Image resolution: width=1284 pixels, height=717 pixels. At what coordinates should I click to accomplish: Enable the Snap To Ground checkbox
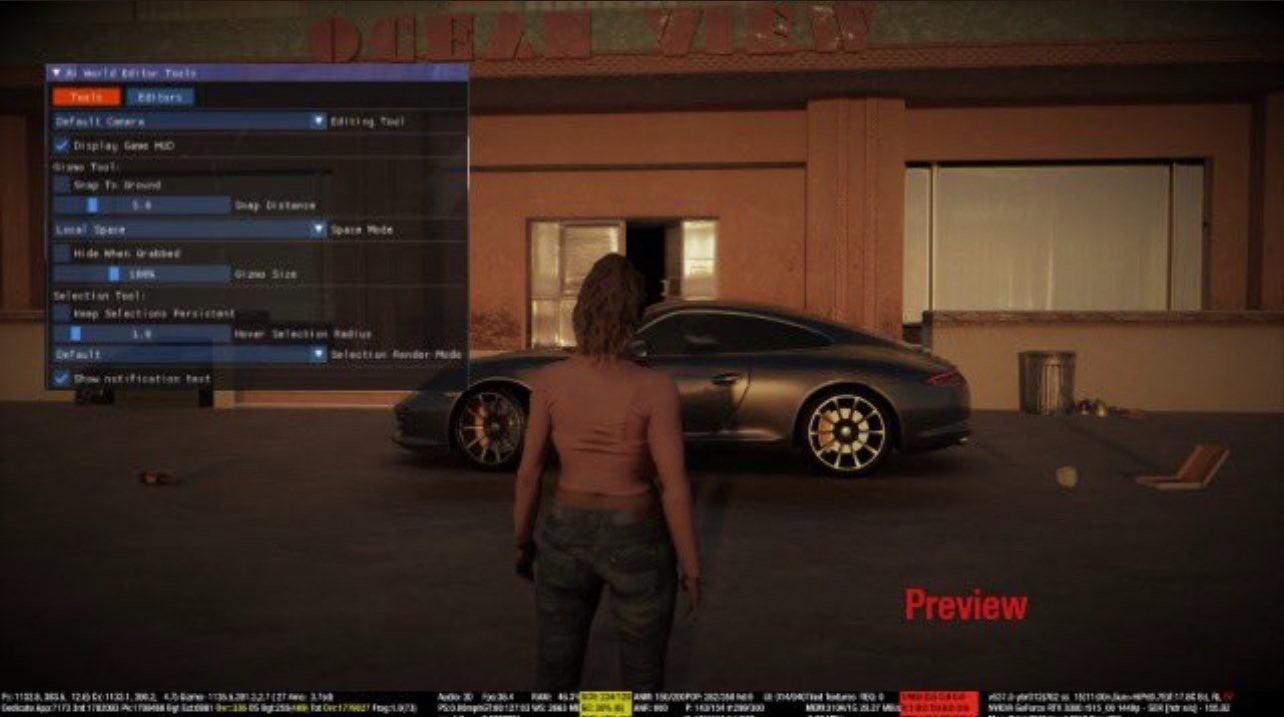(61, 185)
